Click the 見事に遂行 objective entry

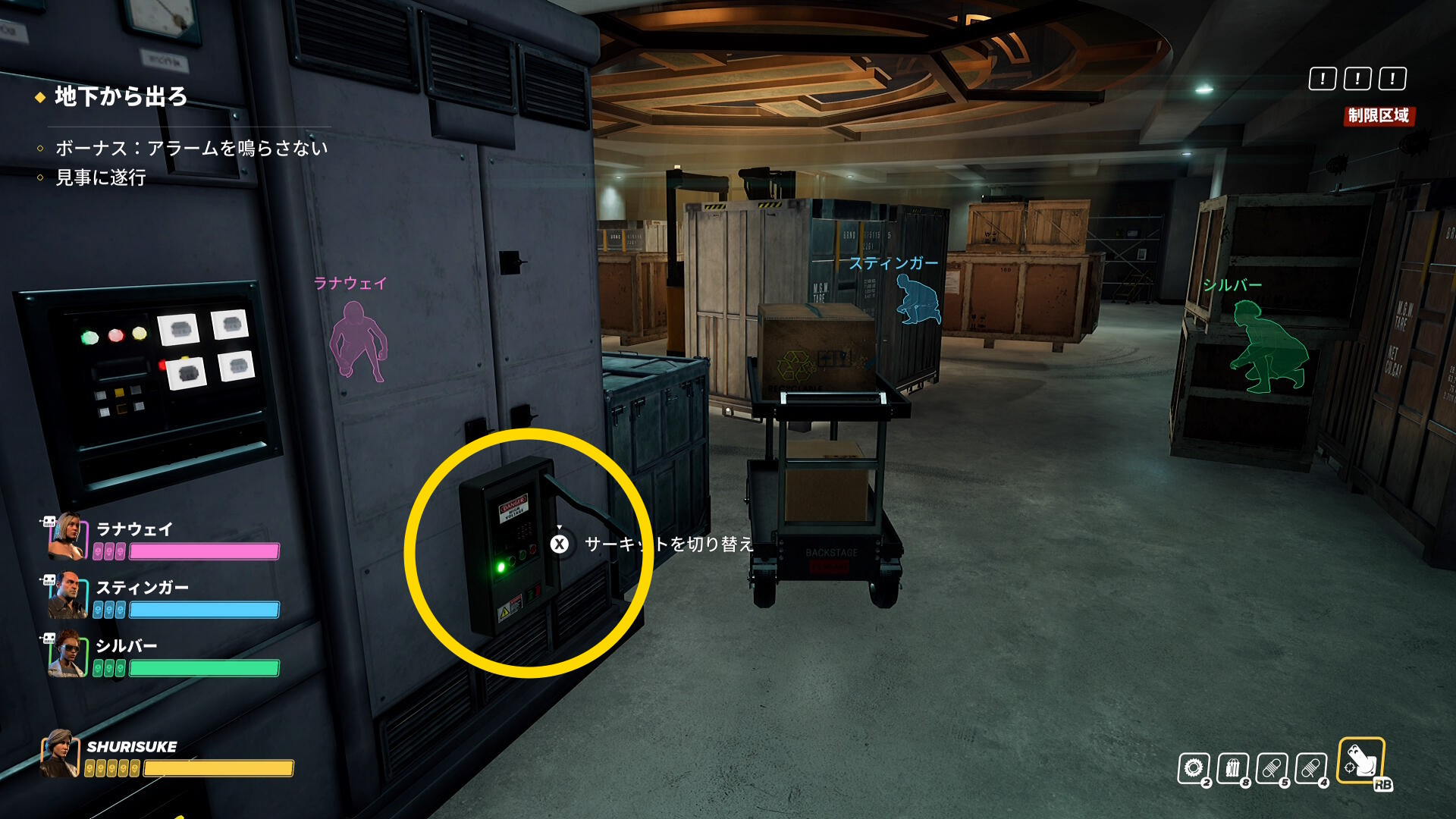(100, 177)
